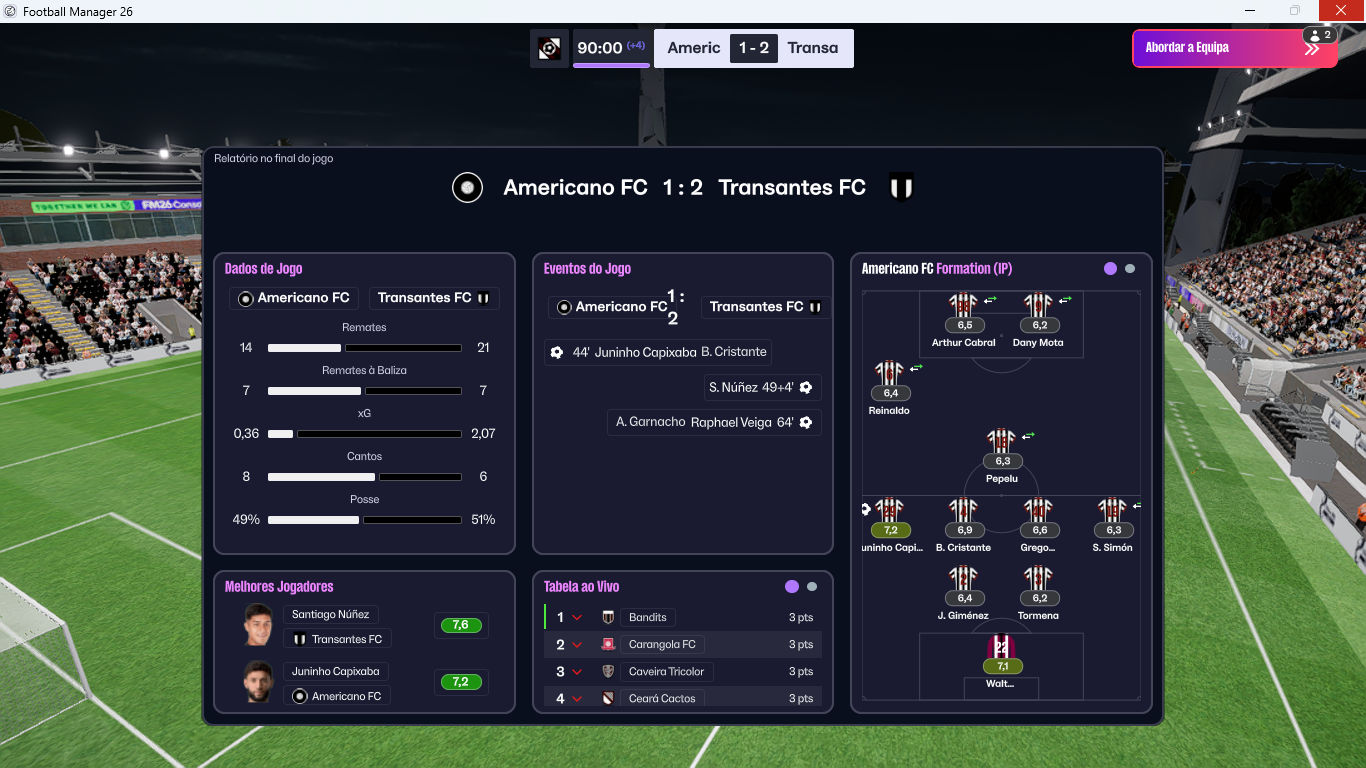Screen dimensions: 1366x768
Task: Select Ceará Cactos in live table
Action: [x=661, y=698]
